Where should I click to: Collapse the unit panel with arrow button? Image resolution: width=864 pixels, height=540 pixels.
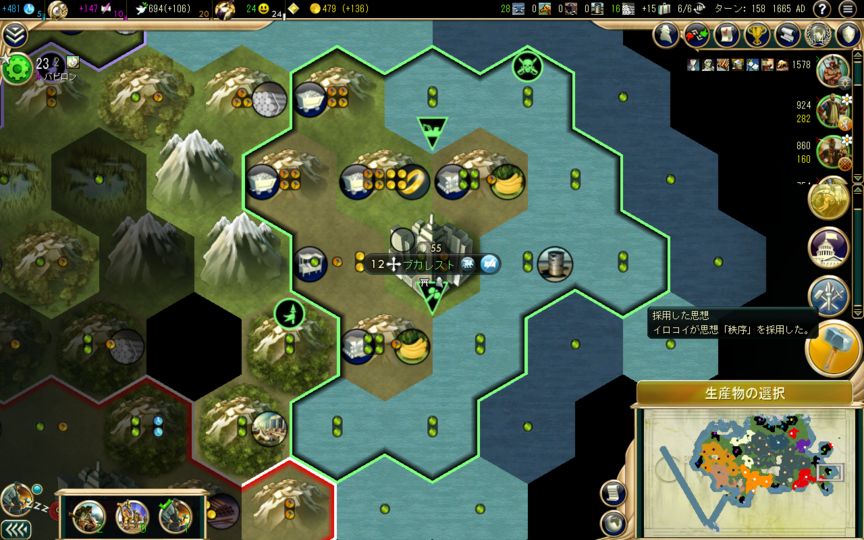tap(15, 528)
